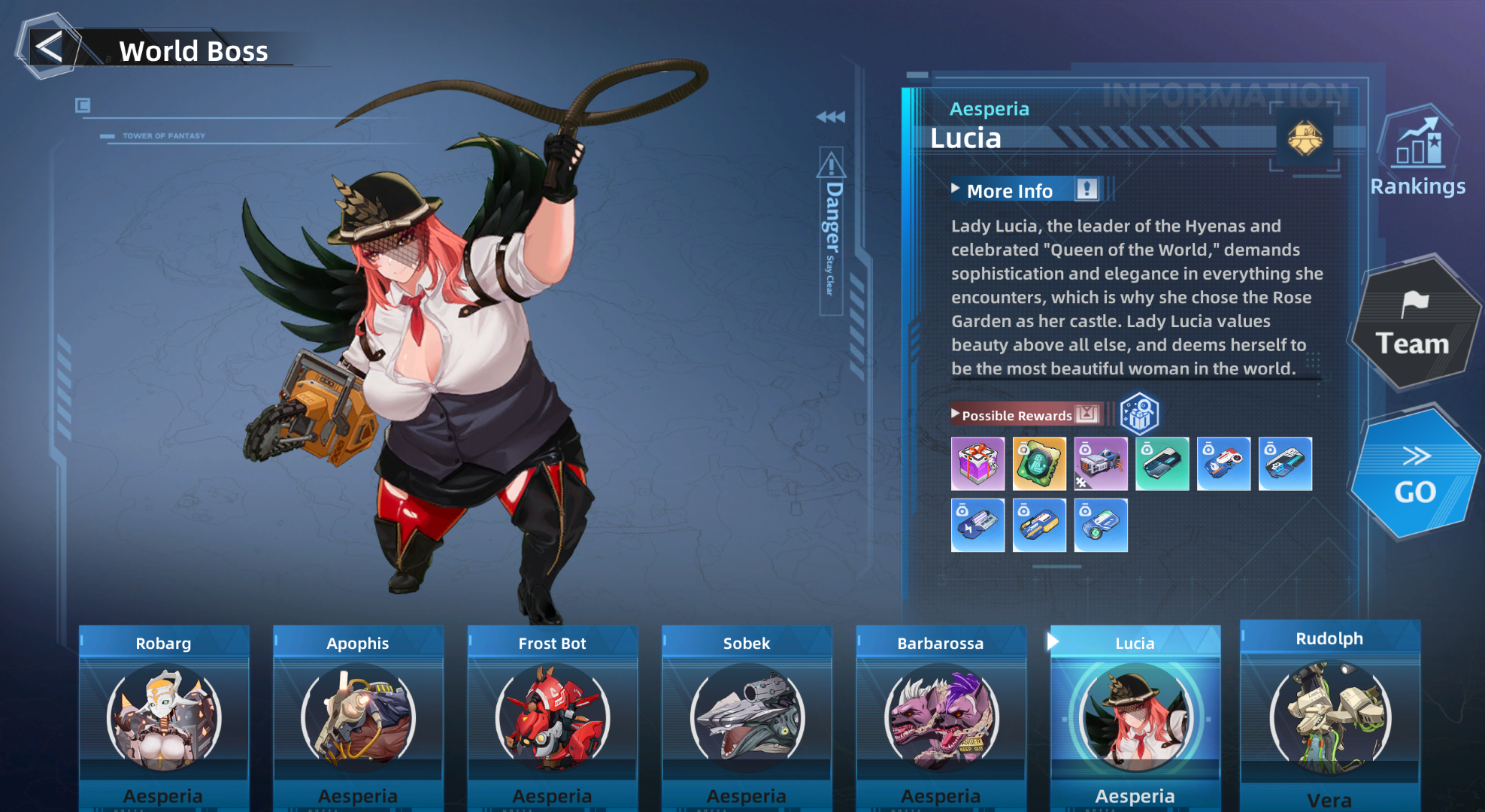The height and width of the screenshot is (812, 1485).
Task: Click the golden faction emblem beside Lucia
Action: pyautogui.click(x=1305, y=138)
